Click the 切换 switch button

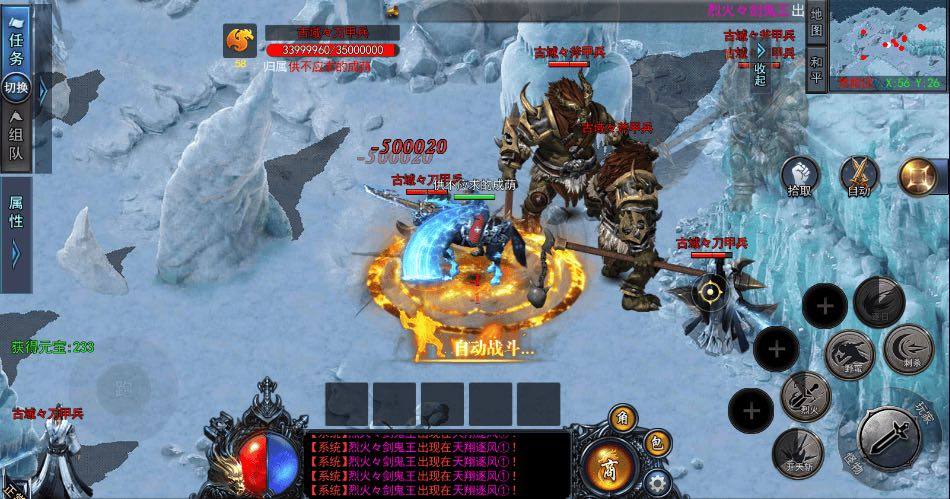[x=17, y=88]
